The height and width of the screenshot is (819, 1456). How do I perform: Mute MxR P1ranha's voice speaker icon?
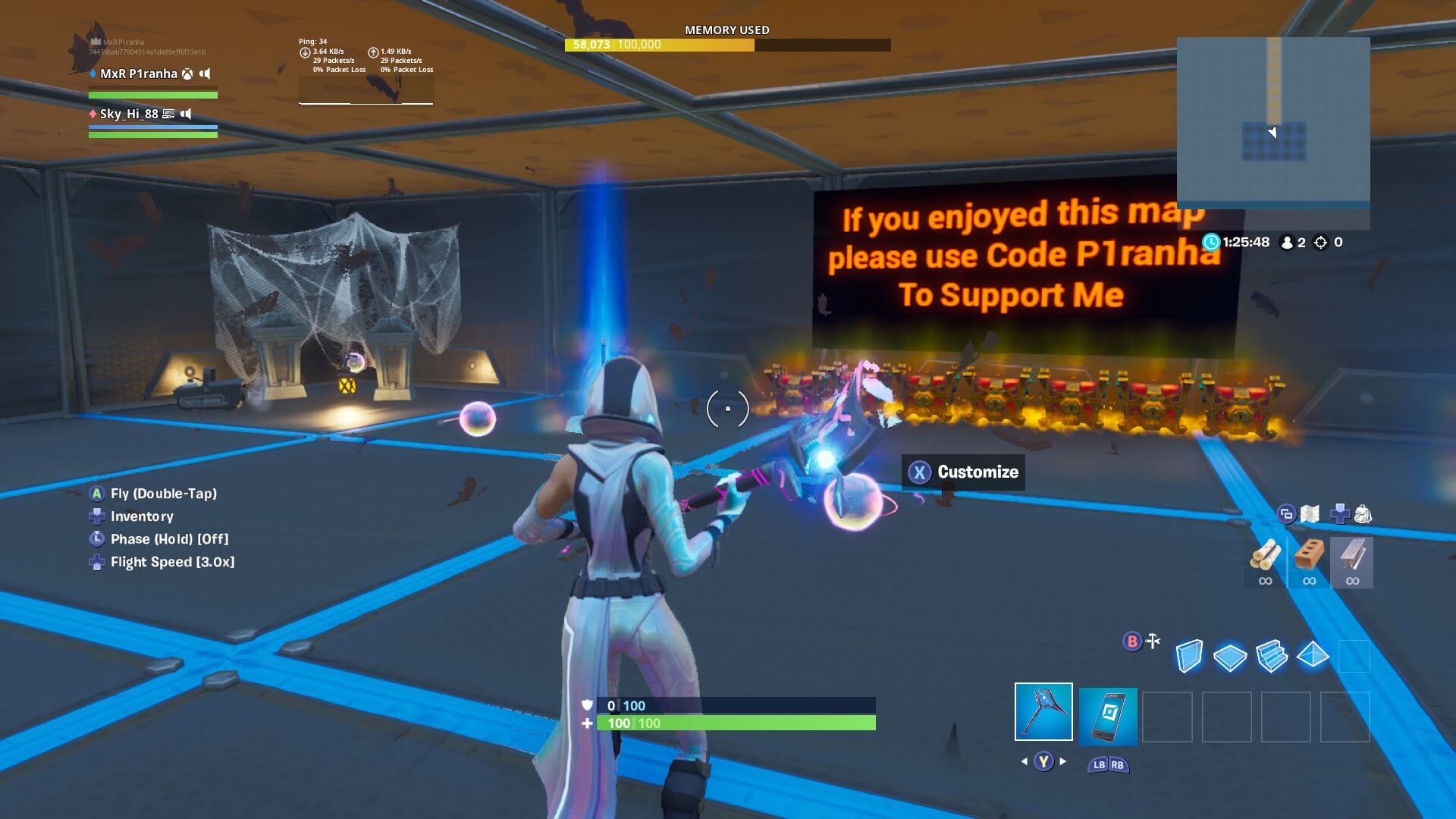[205, 74]
